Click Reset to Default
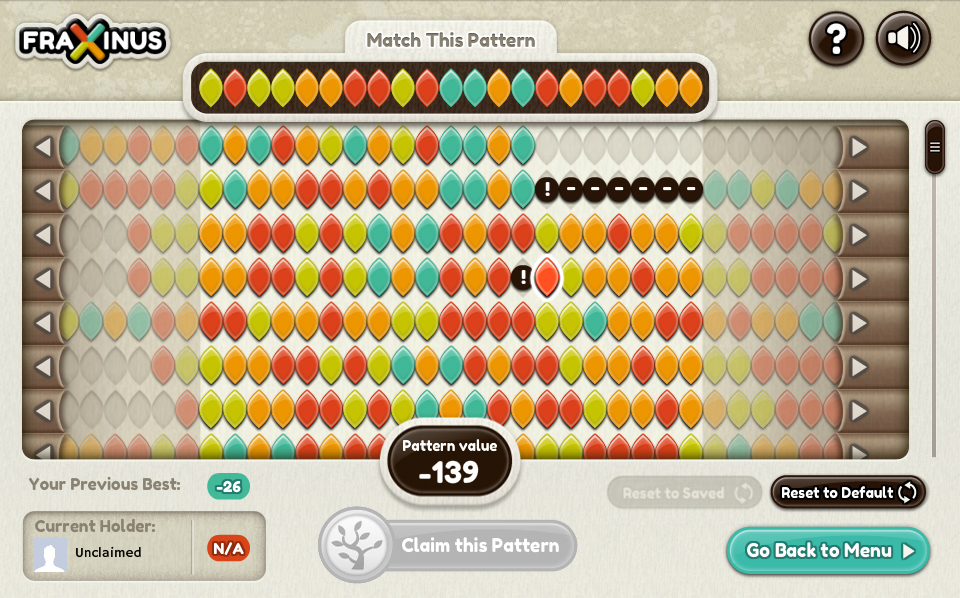This screenshot has height=598, width=960. [848, 492]
